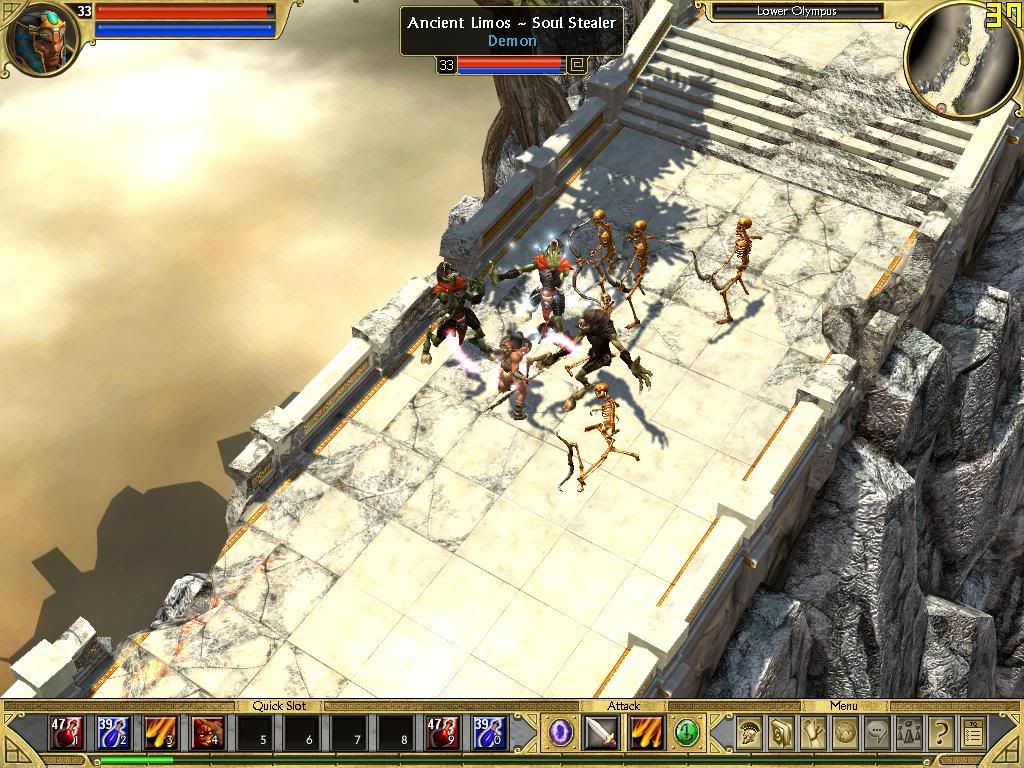The height and width of the screenshot is (768, 1024).
Task: Open the chat speech bubble icon
Action: (877, 733)
